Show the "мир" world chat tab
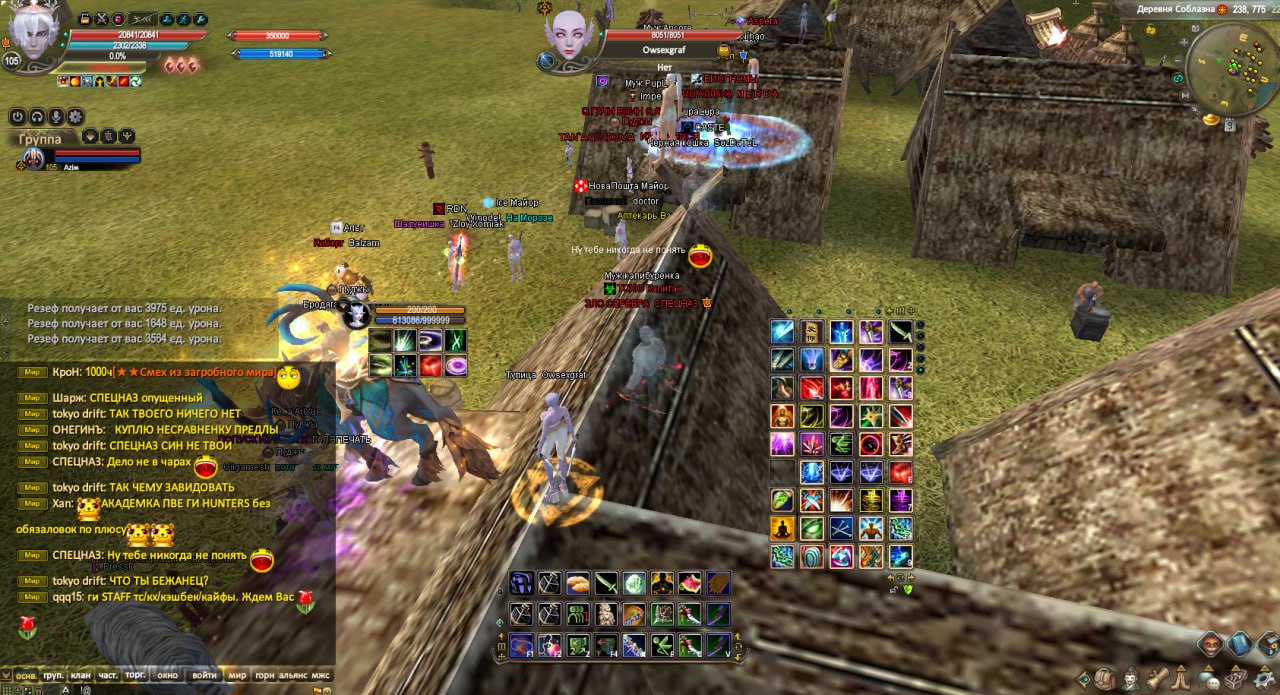Viewport: 1280px width, 695px height. point(237,676)
